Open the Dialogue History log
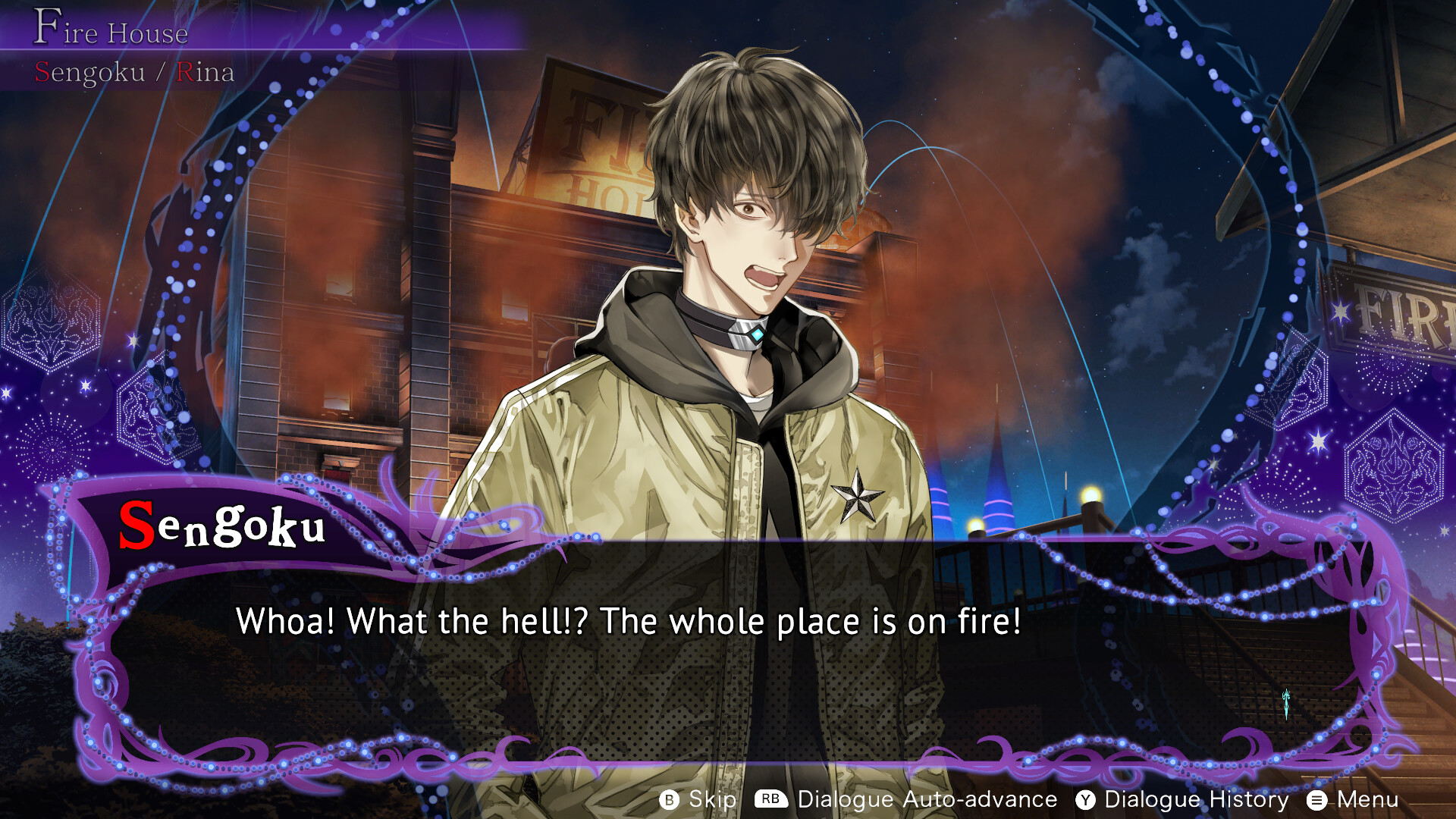The height and width of the screenshot is (819, 1456). [x=1182, y=799]
